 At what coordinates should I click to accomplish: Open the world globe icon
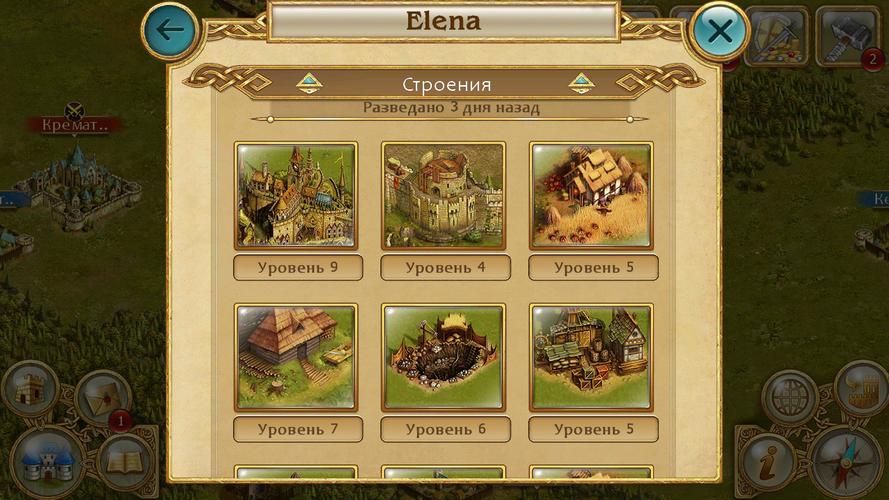tap(790, 397)
